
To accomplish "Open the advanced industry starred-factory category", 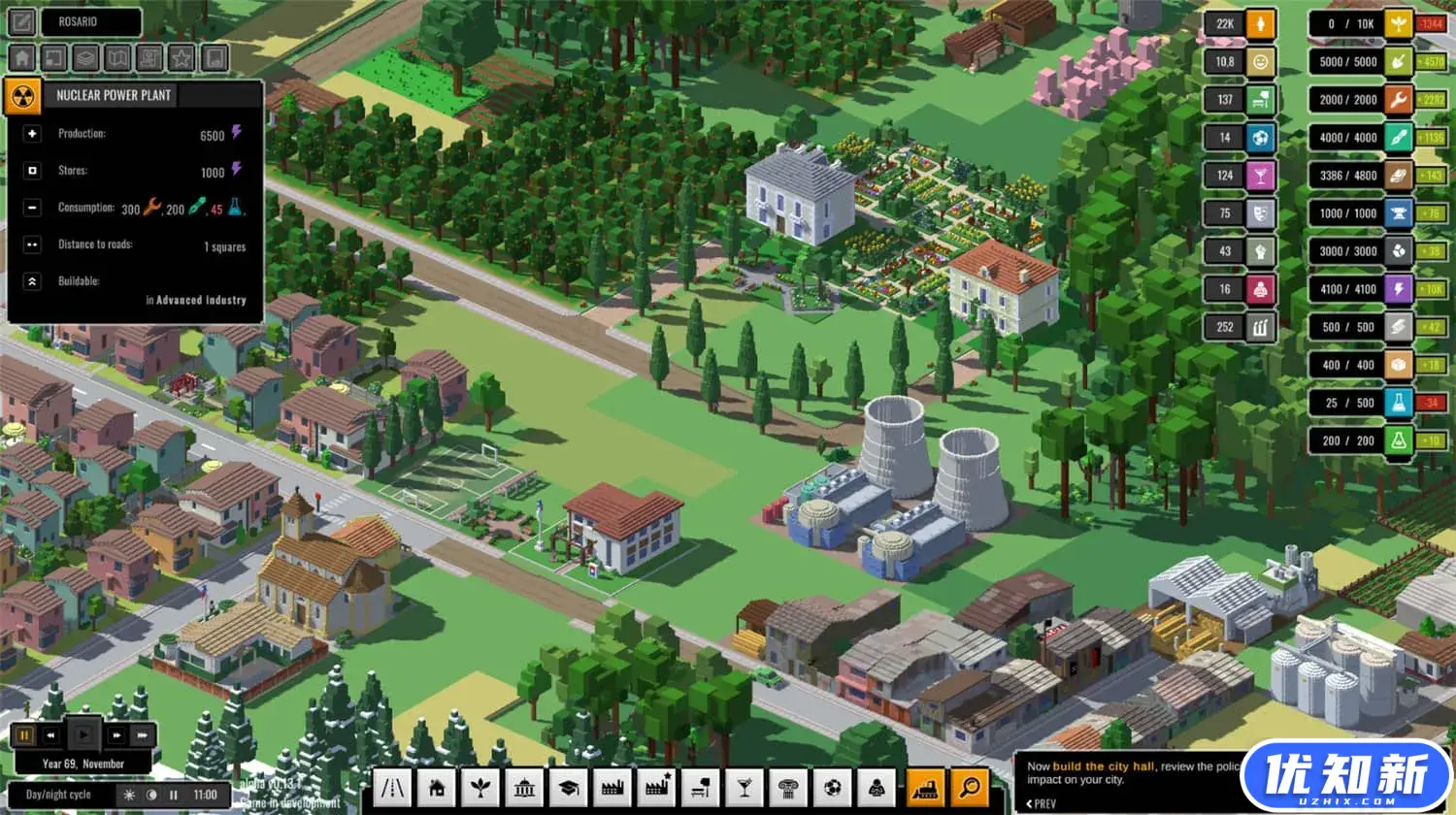I will (657, 788).
